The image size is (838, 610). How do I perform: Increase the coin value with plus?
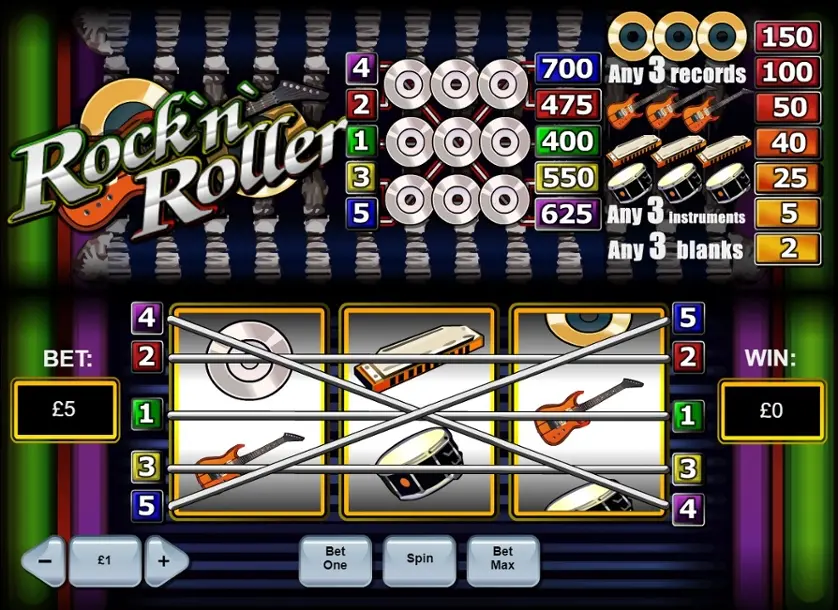(x=165, y=561)
